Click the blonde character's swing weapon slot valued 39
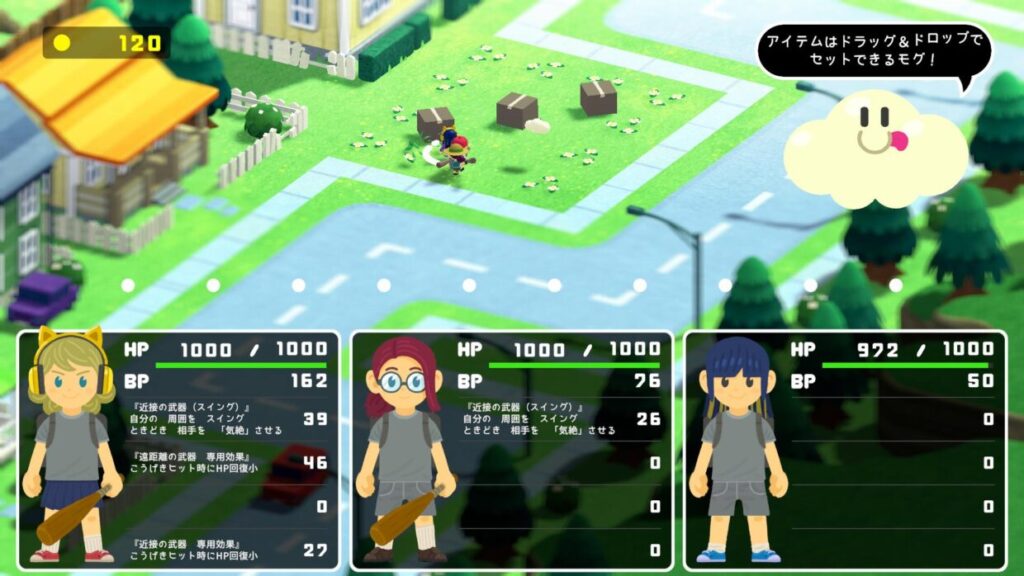1024x576 pixels. click(x=230, y=419)
